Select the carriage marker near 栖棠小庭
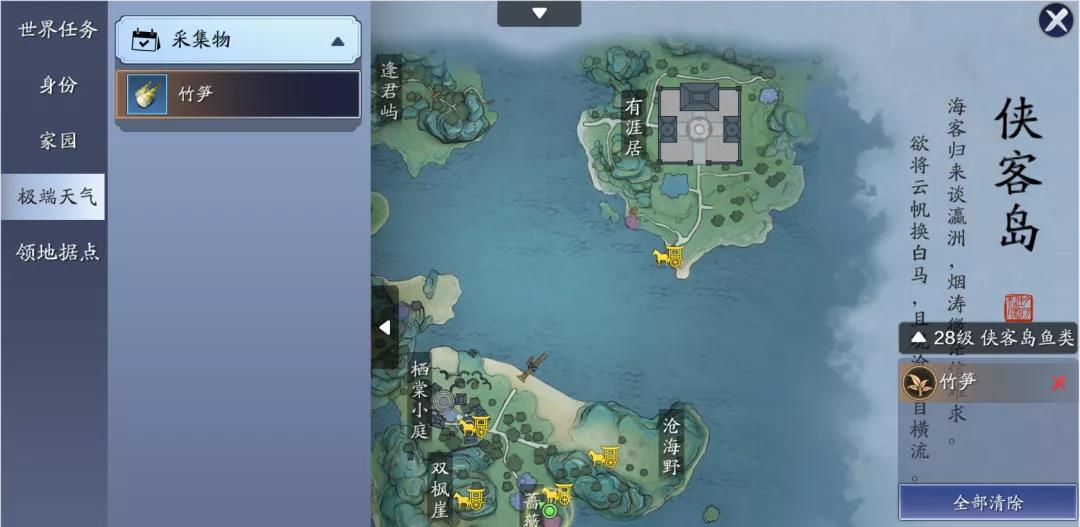 (474, 427)
